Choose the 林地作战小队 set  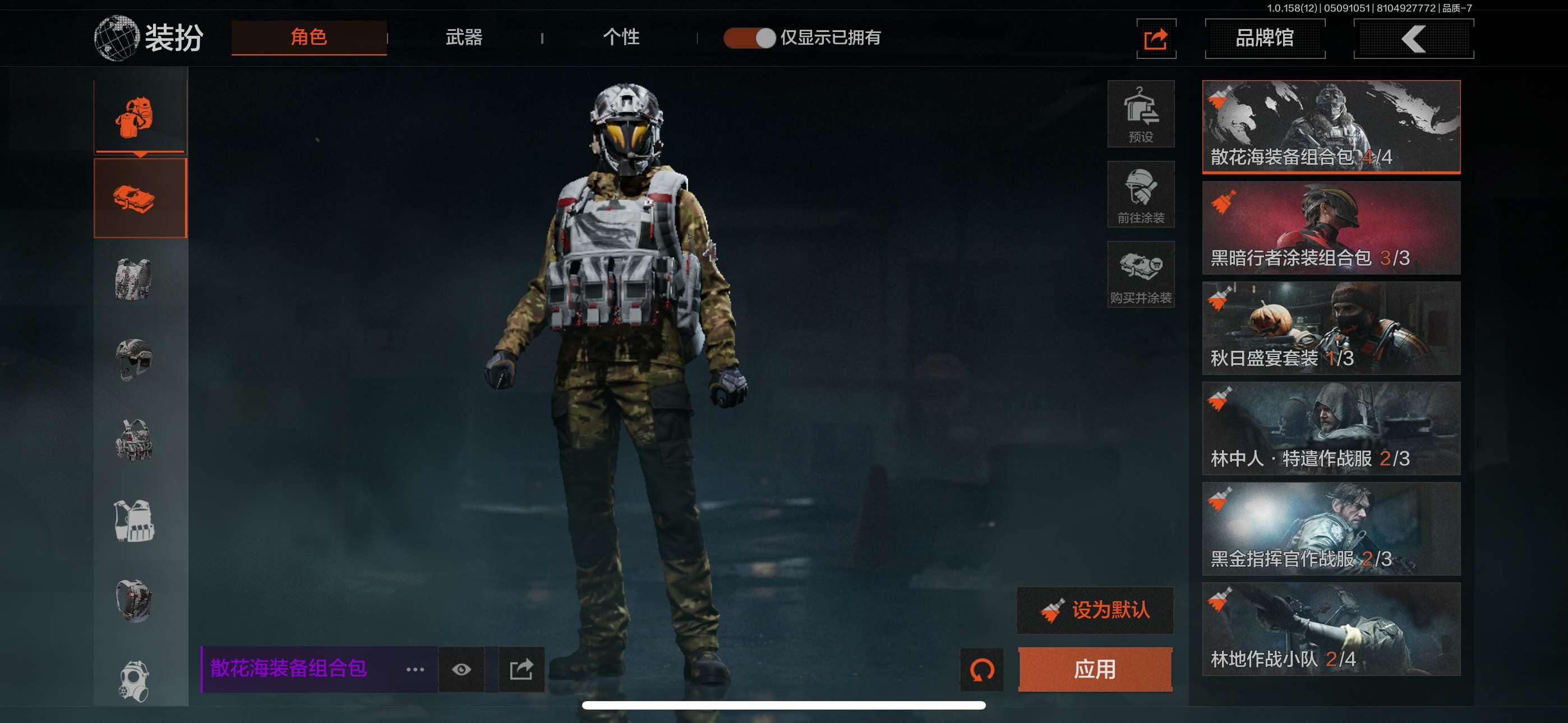pos(1331,629)
